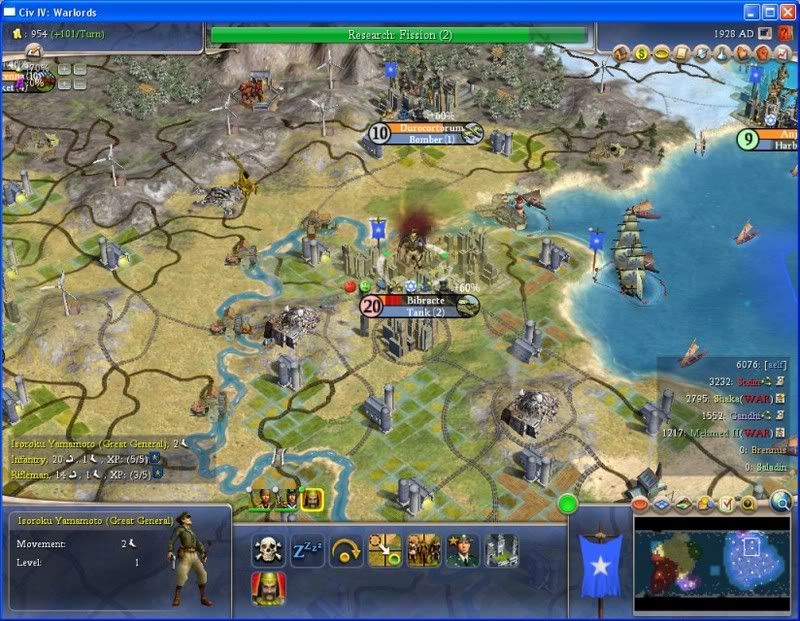Skip turn with the curved arrow icon

point(346,550)
